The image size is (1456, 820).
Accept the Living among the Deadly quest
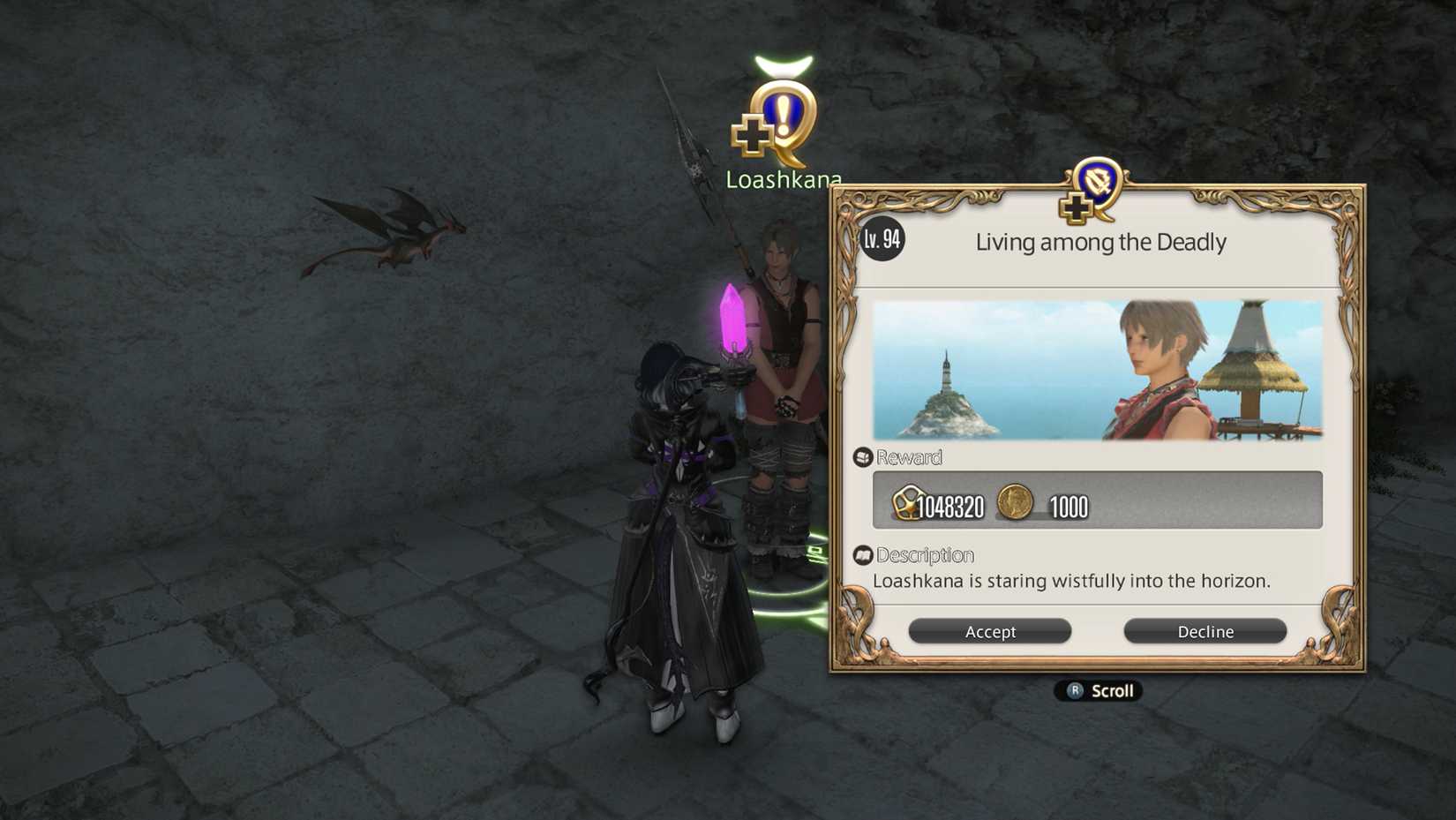[989, 631]
